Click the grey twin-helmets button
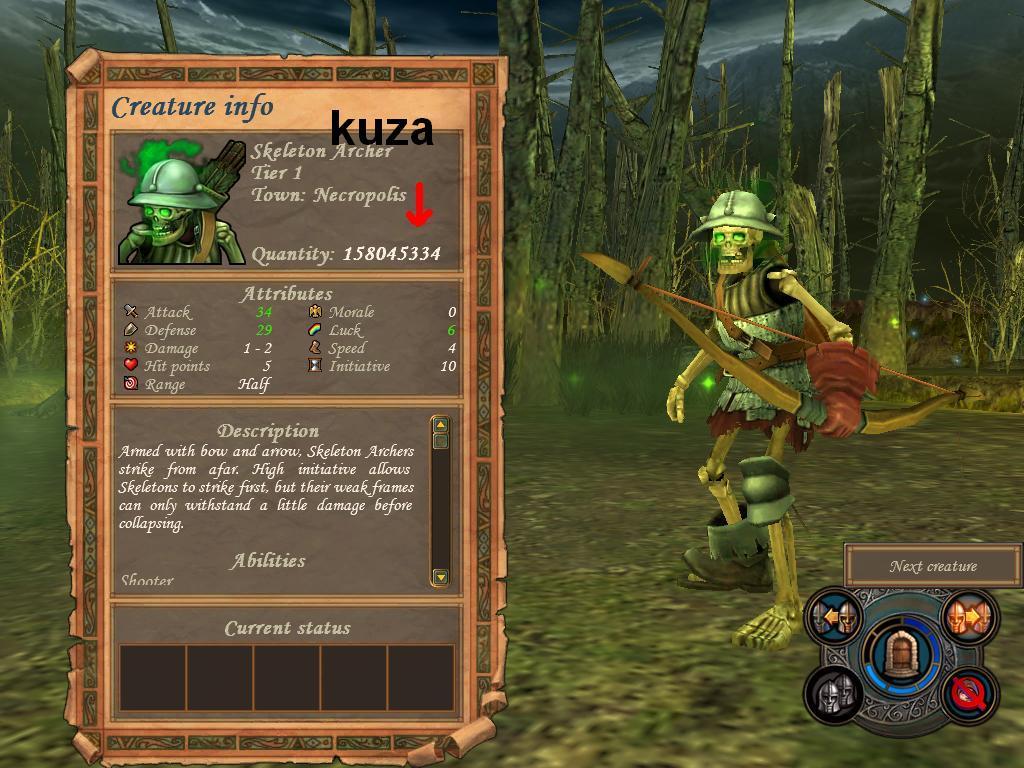 point(835,693)
